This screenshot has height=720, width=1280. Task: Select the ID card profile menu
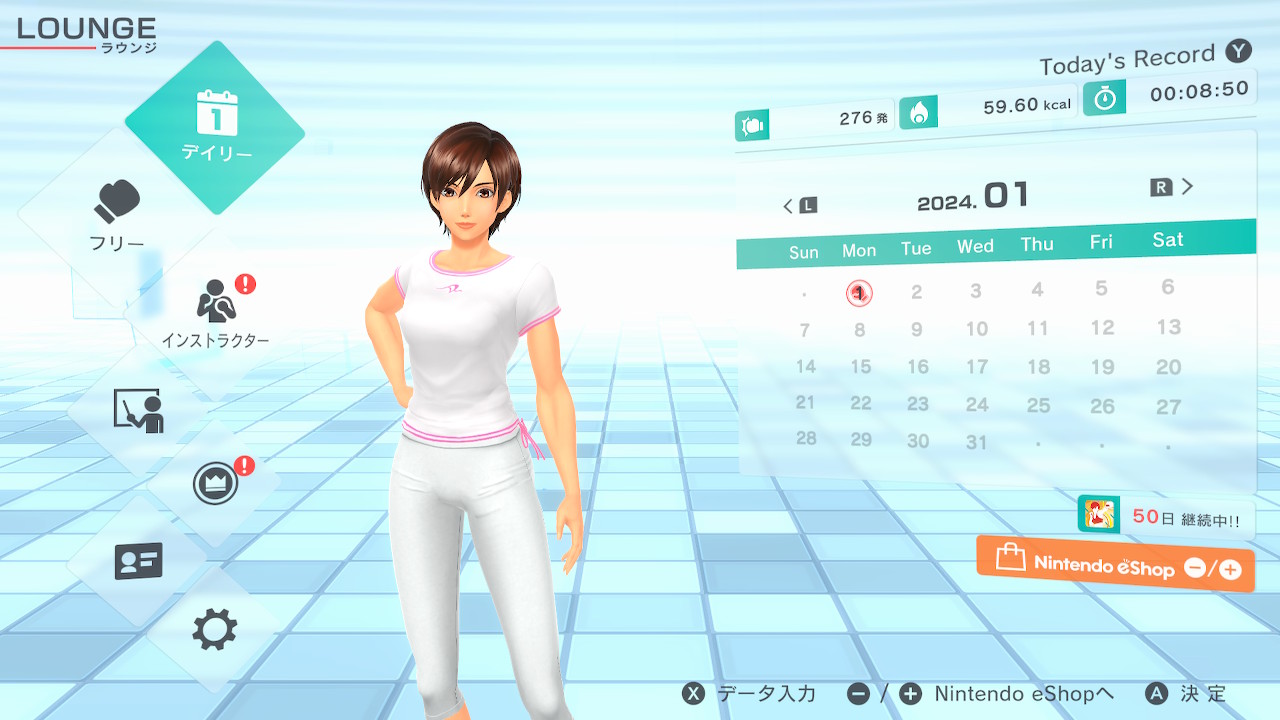pos(138,561)
